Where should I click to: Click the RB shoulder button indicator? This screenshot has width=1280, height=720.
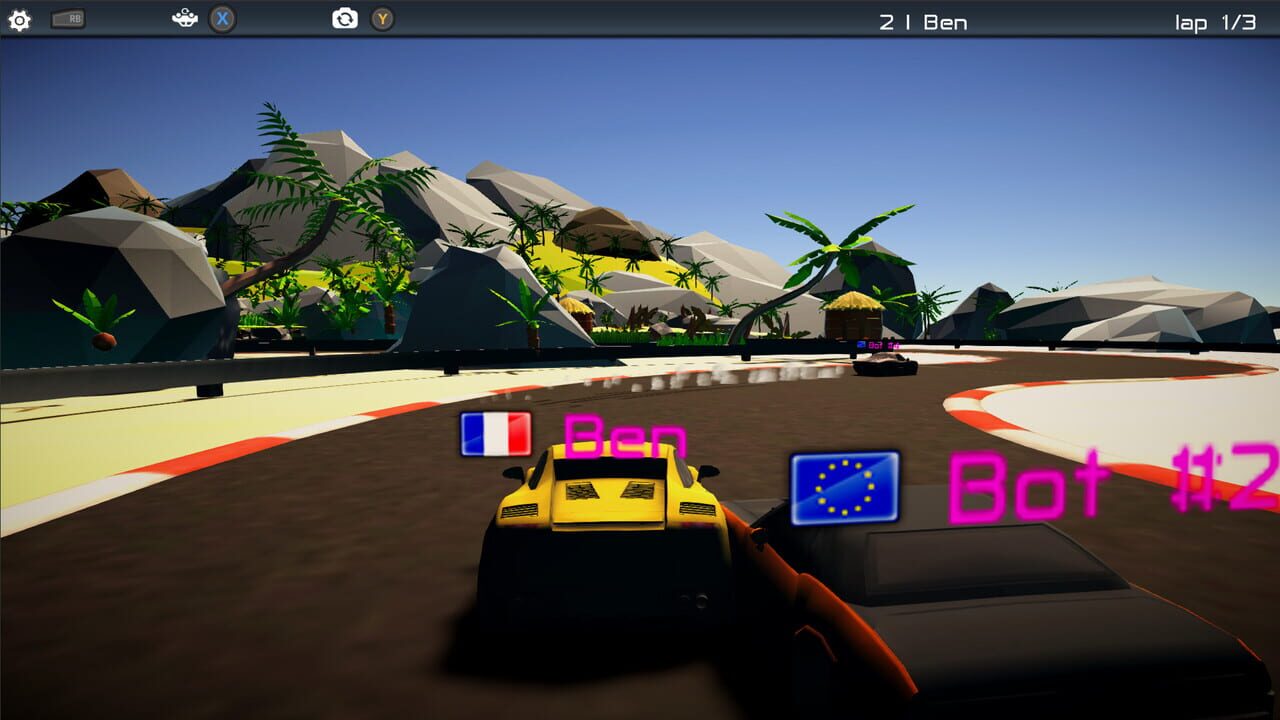(68, 17)
